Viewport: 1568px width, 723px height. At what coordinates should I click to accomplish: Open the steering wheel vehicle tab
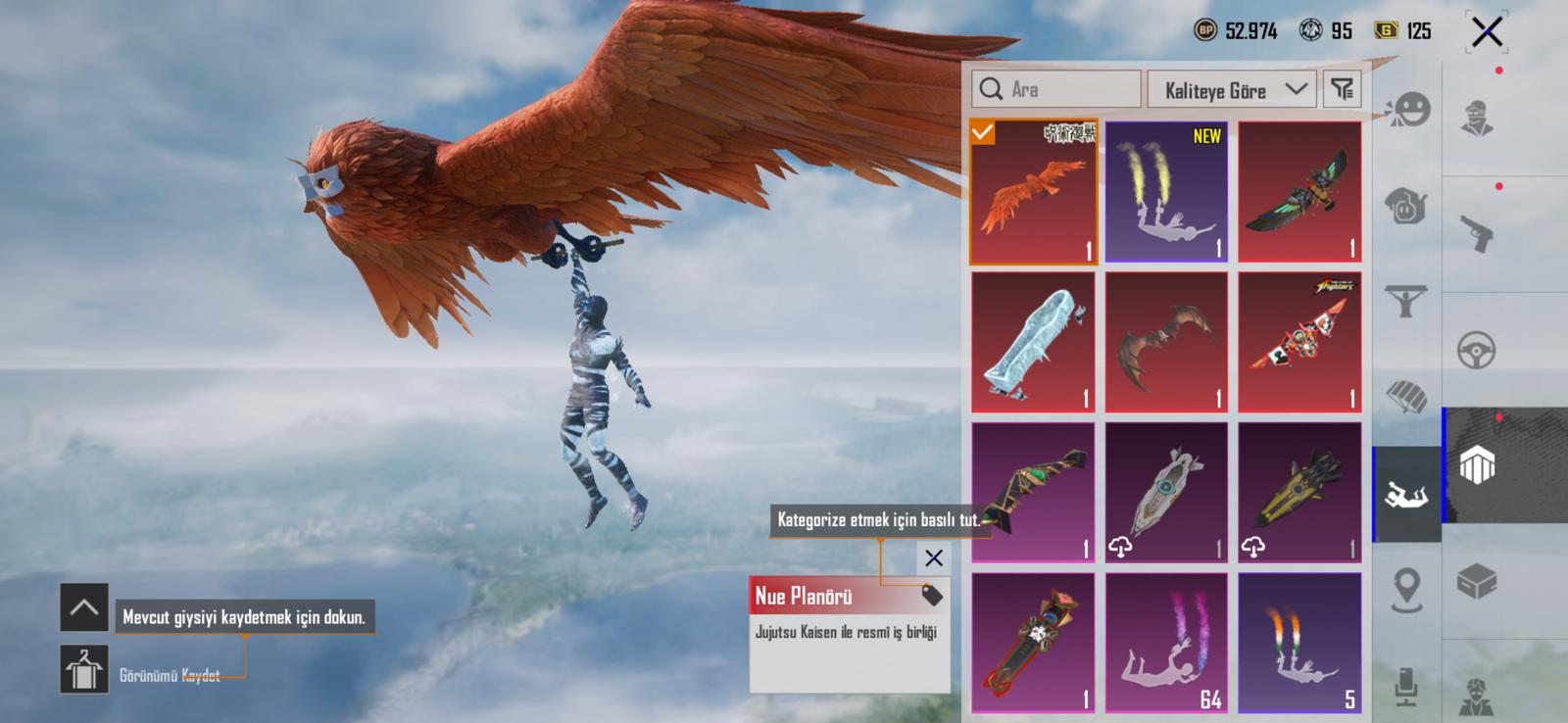click(x=1476, y=350)
